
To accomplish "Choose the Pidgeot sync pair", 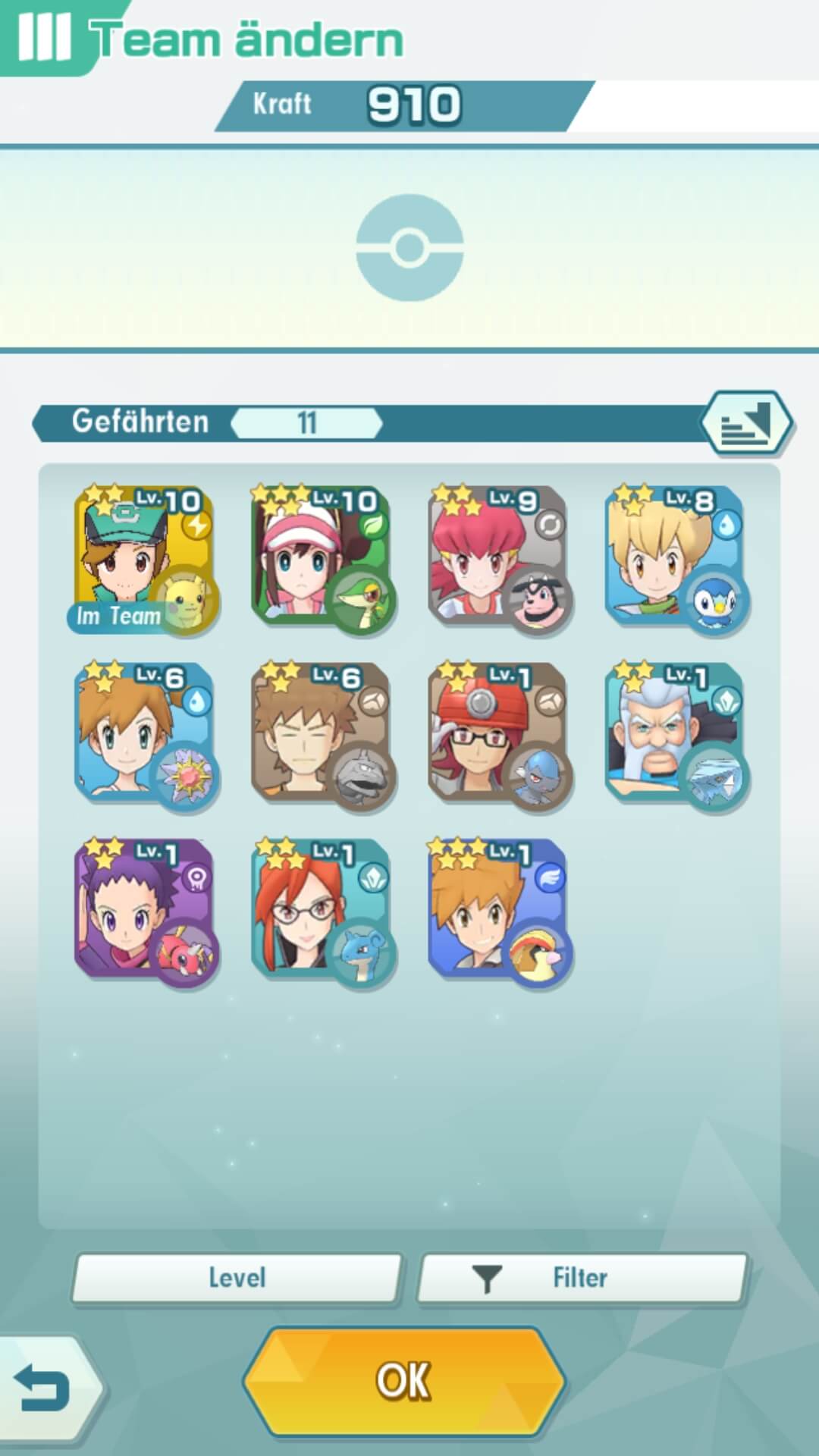I will pyautogui.click(x=497, y=910).
